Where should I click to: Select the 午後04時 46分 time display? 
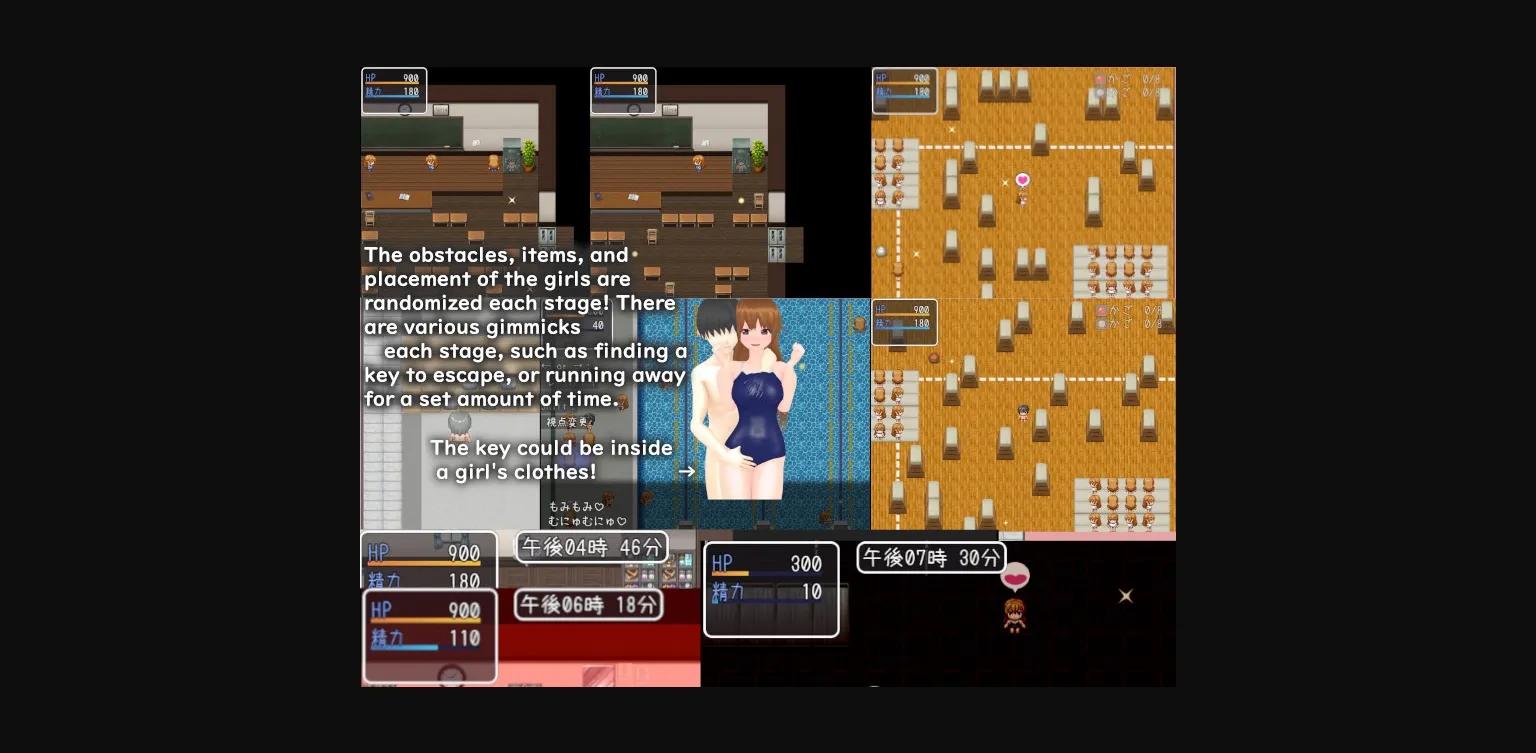coord(591,547)
